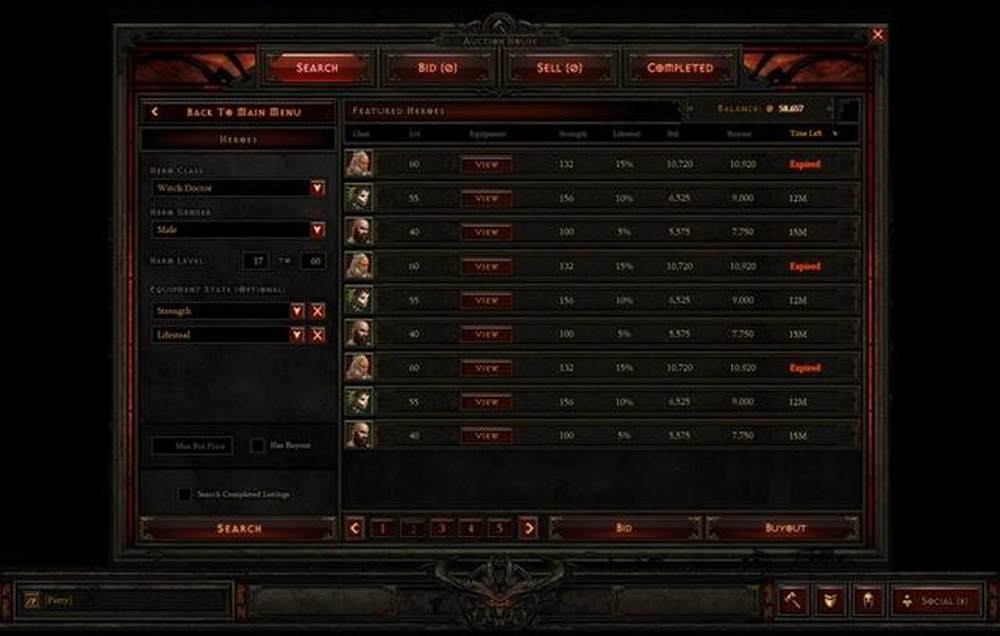The image size is (1000, 636).
Task: Close the Auction House window
Action: [878, 35]
